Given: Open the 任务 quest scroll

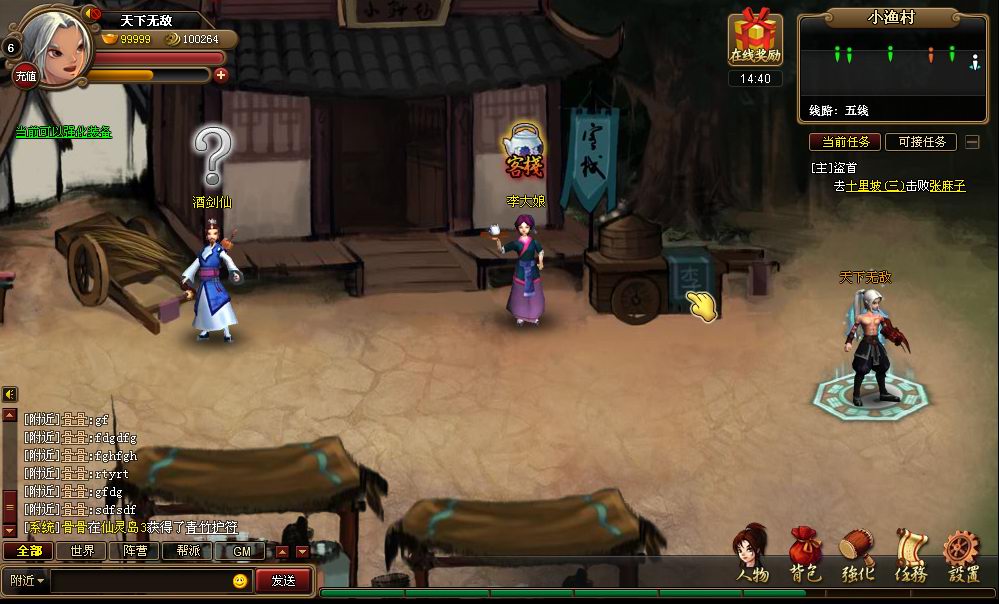Looking at the screenshot, I should pyautogui.click(x=911, y=554).
